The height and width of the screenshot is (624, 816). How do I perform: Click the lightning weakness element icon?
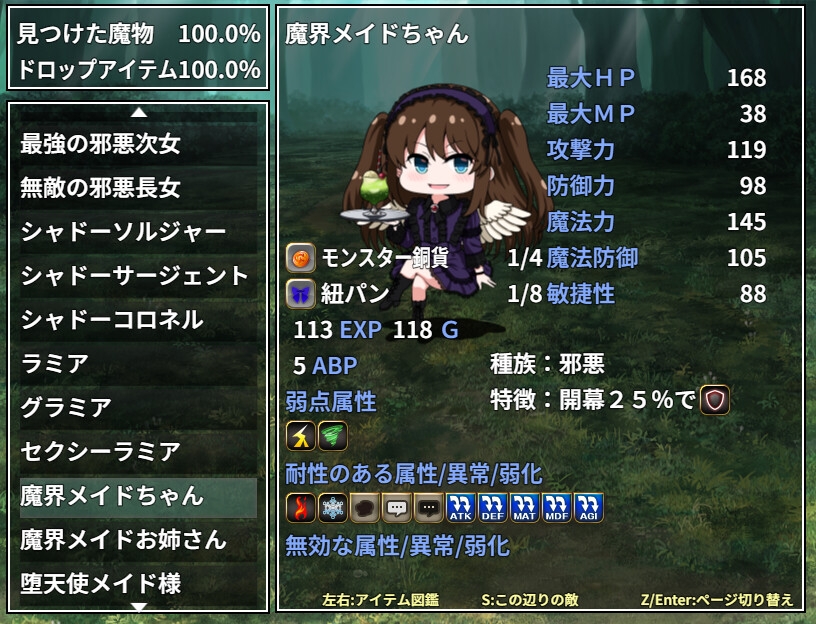(x=301, y=436)
